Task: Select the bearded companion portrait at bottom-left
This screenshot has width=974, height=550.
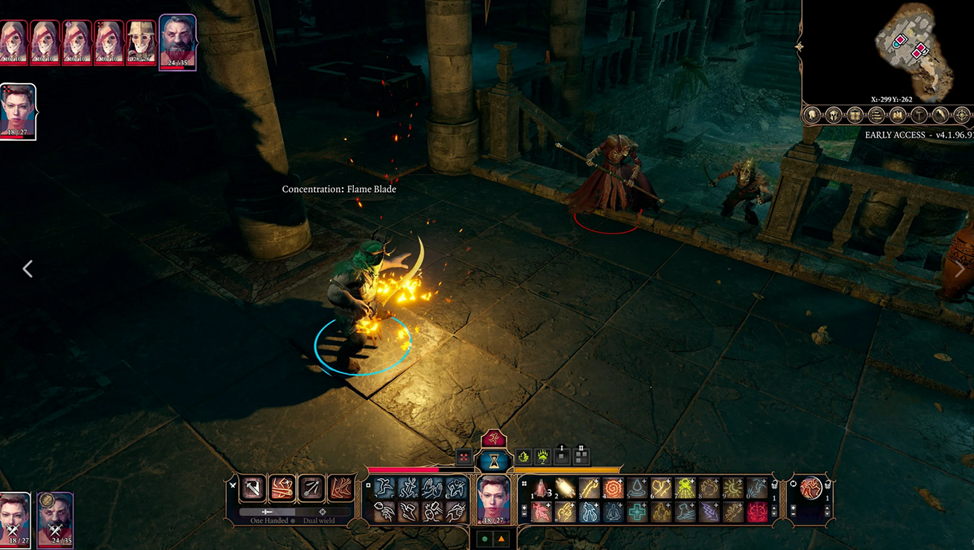Action: click(56, 517)
